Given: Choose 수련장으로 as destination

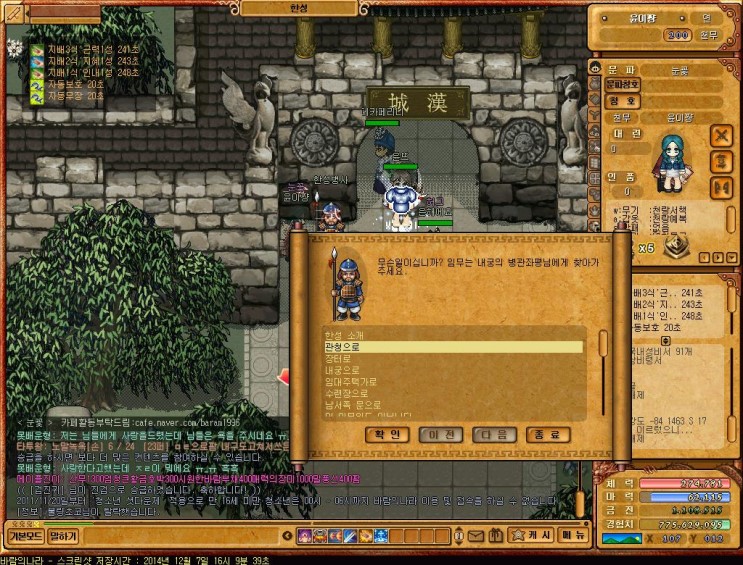Looking at the screenshot, I should 346,393.
